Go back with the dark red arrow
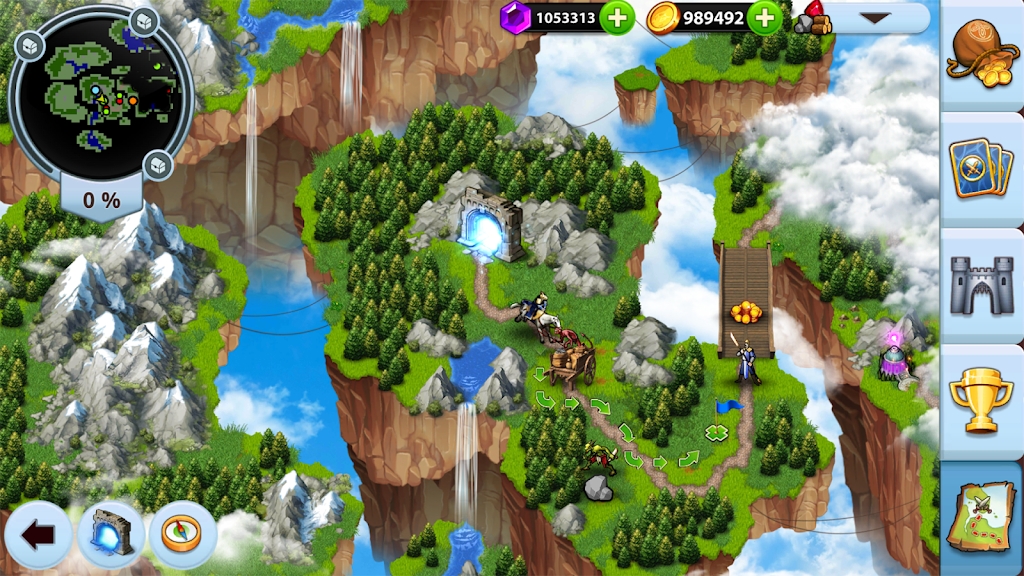Screen dimensions: 1024x576 (38, 535)
